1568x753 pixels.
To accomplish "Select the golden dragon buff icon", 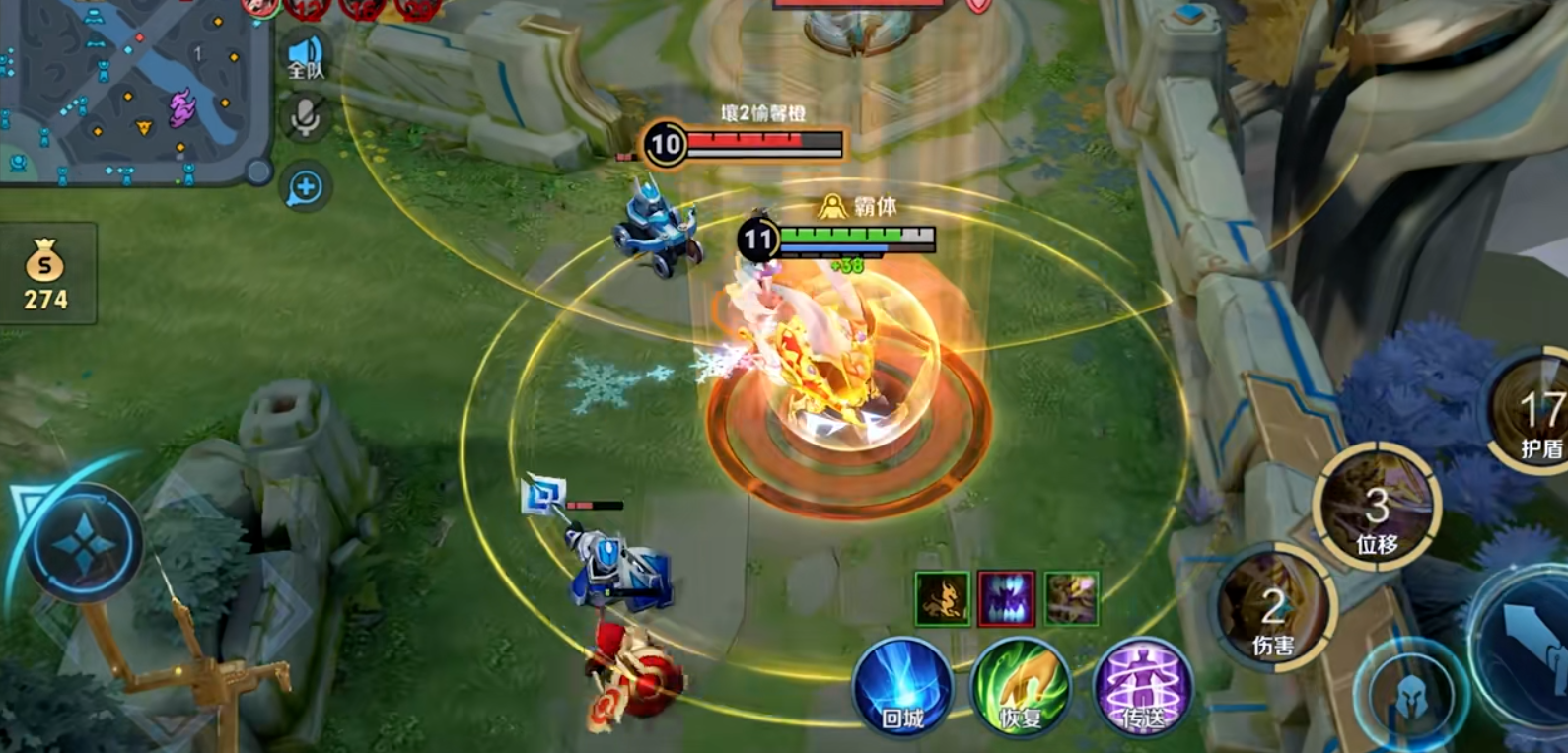I will (942, 598).
